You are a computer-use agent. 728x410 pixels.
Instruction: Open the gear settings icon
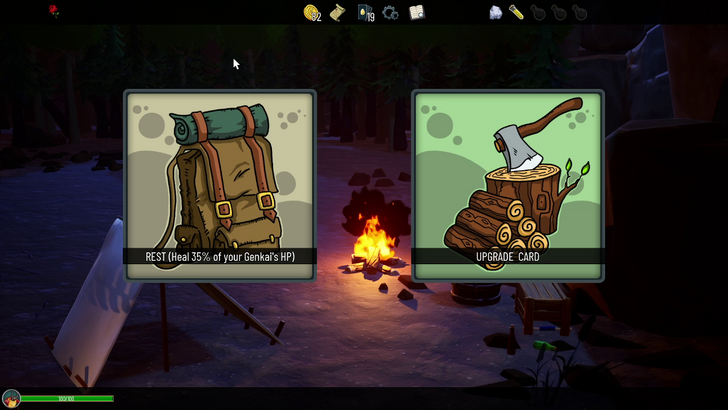click(x=391, y=13)
